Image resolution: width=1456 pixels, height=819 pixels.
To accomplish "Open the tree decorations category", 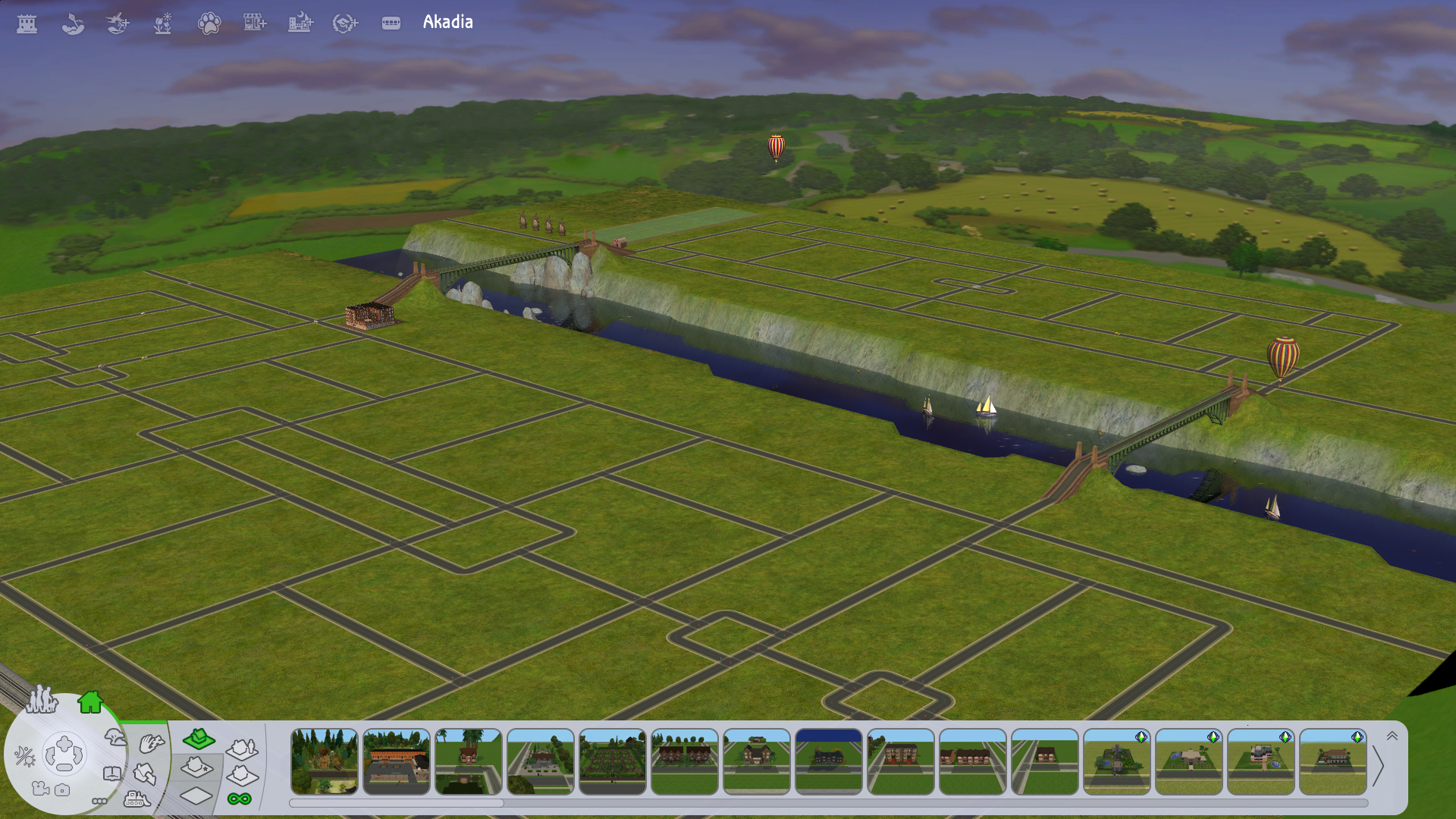I will pyautogui.click(x=115, y=736).
